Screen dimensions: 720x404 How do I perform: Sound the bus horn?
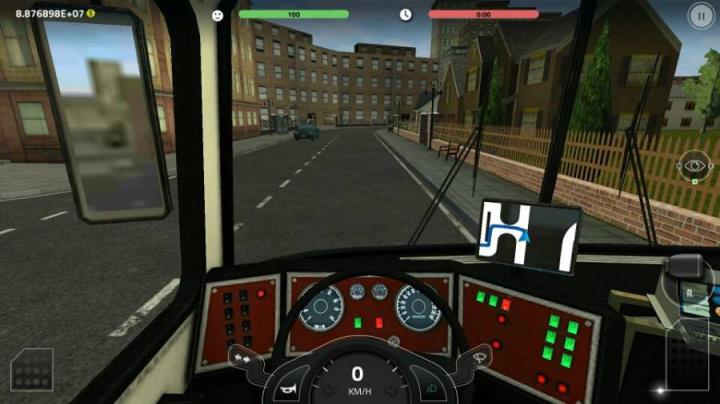(x=288, y=389)
